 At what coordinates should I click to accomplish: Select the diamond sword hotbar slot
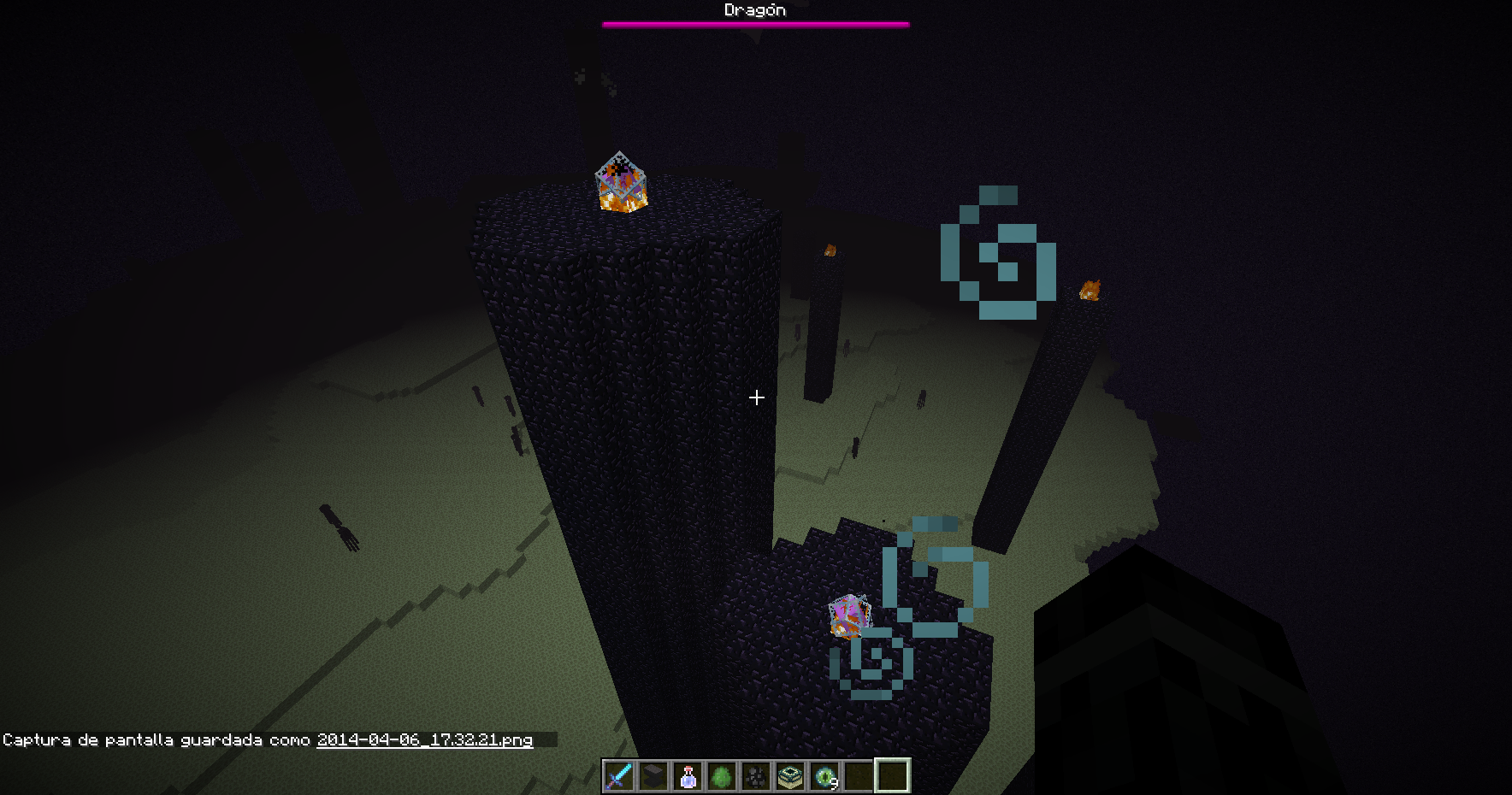point(619,776)
